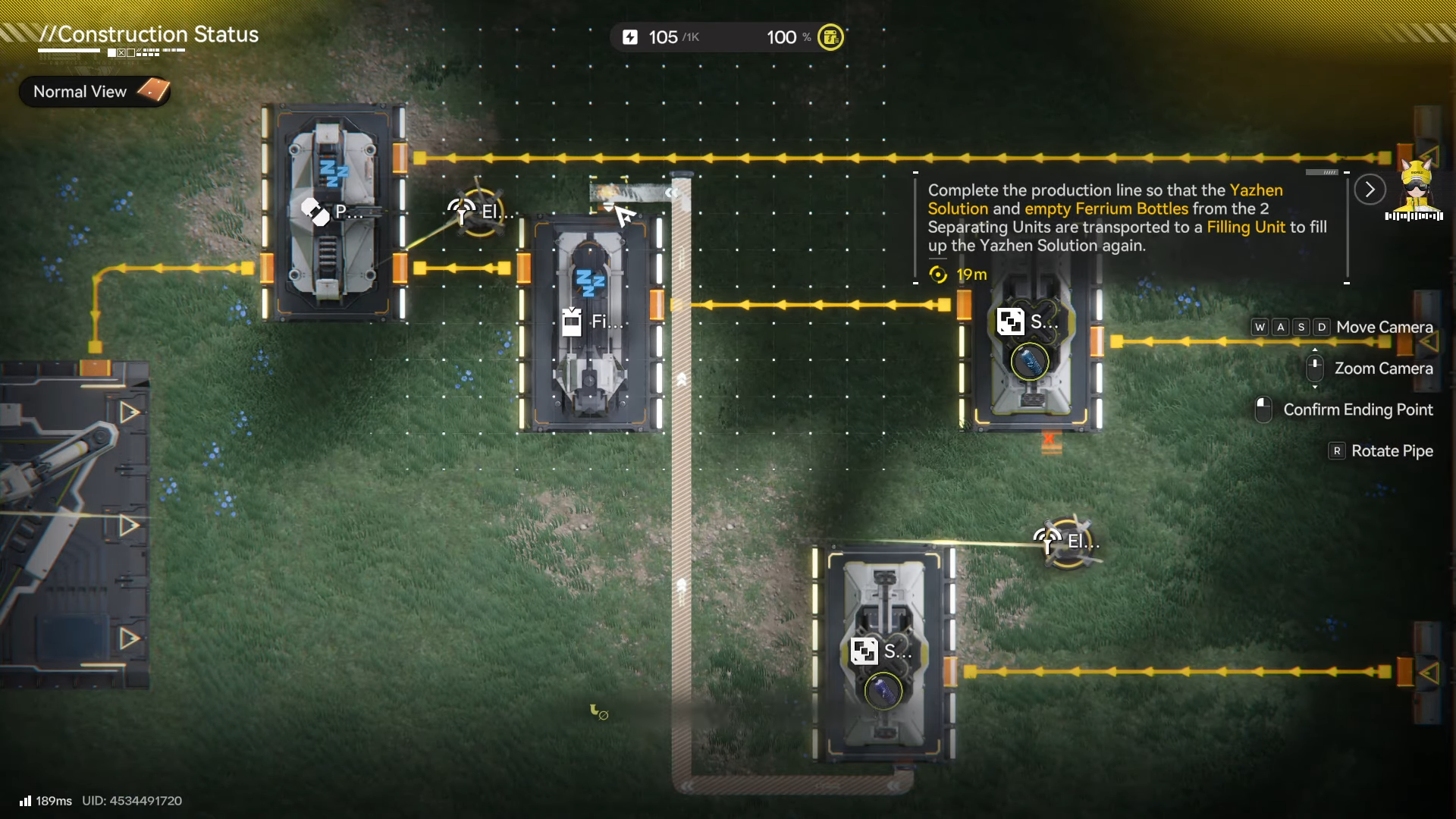The height and width of the screenshot is (819, 1456).
Task: Toggle the Normal View button
Action: coord(95,92)
